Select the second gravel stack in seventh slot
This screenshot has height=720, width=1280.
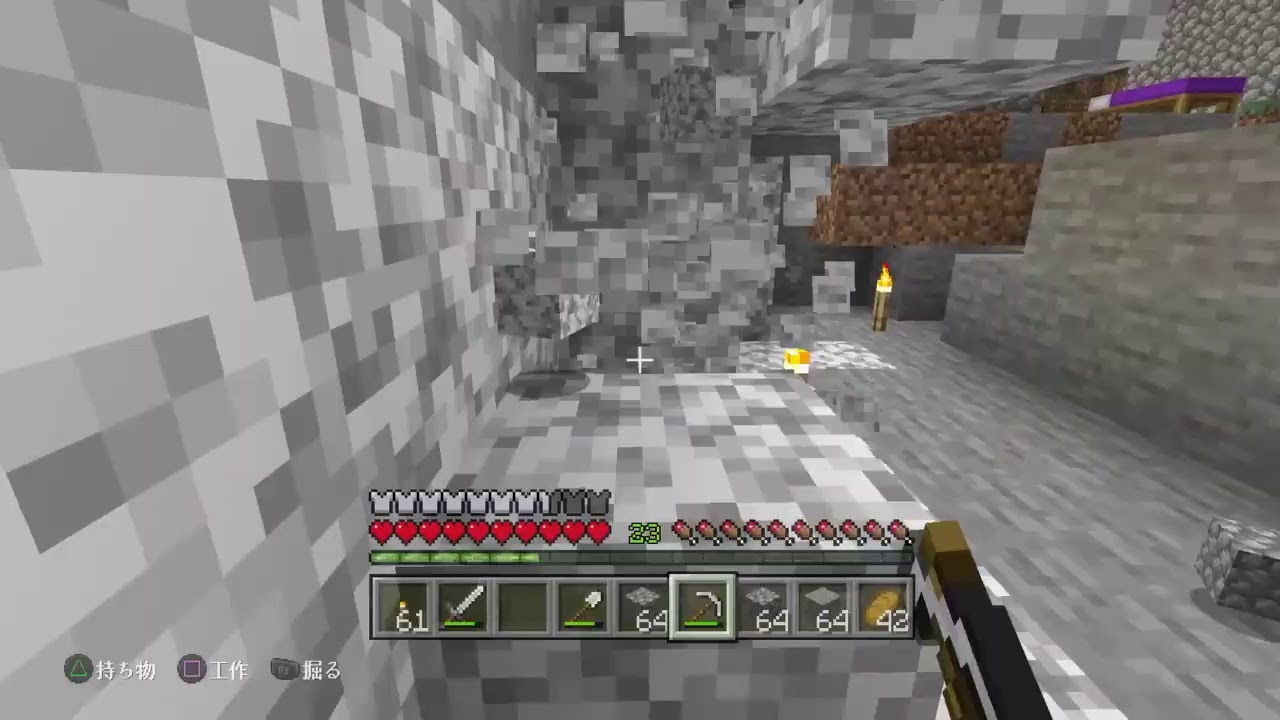click(x=763, y=605)
